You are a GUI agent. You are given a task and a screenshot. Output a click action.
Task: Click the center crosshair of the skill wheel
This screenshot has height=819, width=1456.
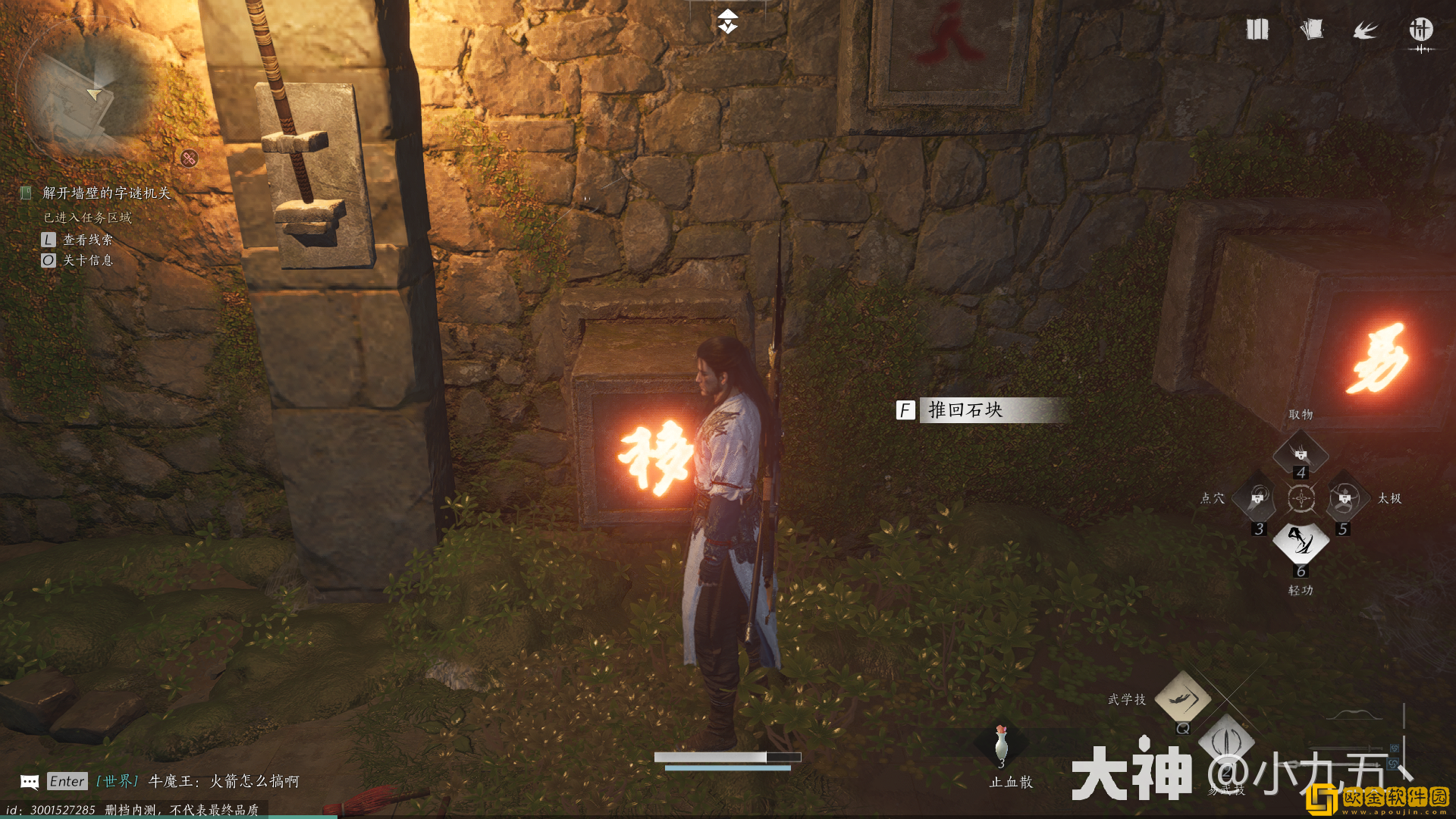point(1301,498)
